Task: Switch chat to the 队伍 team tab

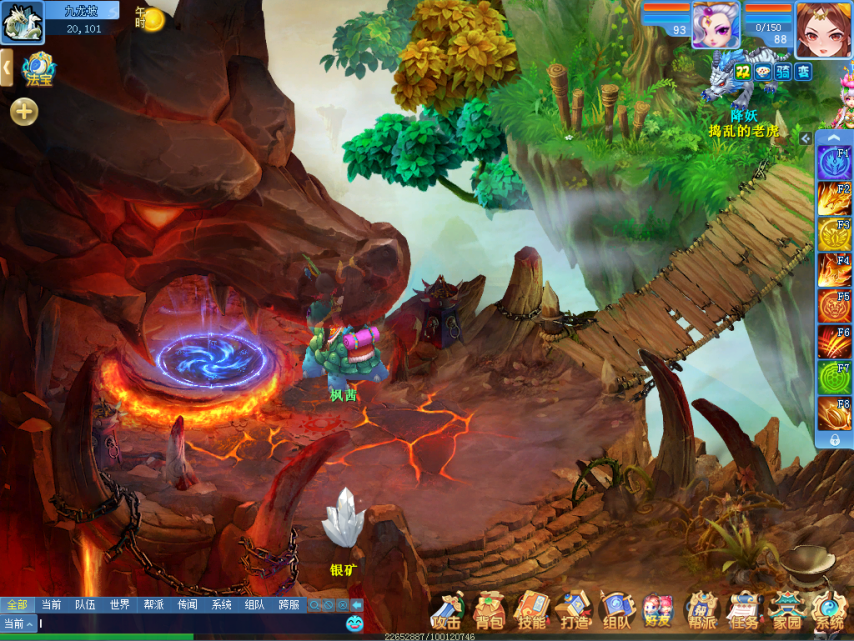Action: click(x=85, y=605)
